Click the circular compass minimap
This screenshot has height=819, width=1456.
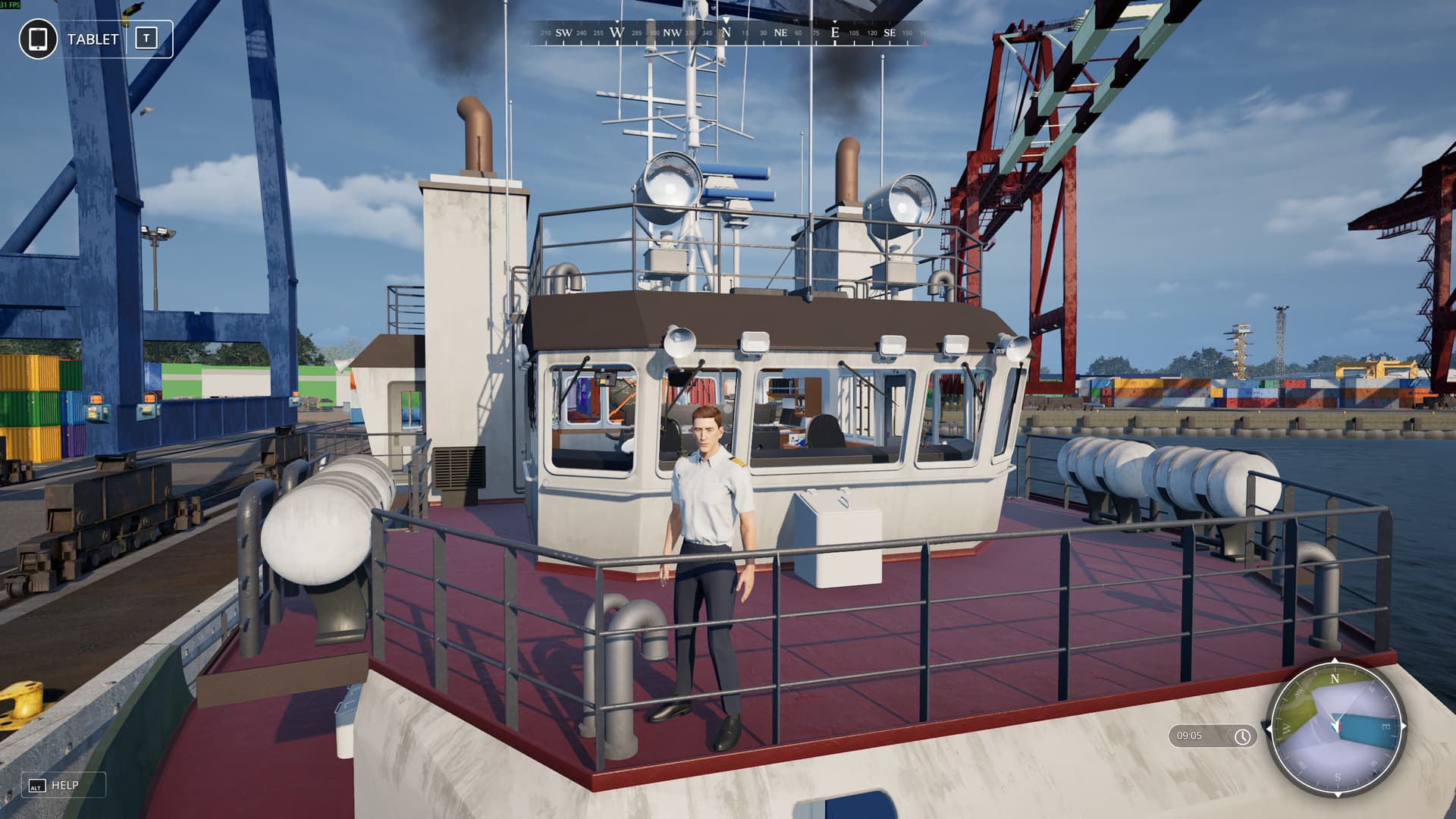tap(1336, 728)
